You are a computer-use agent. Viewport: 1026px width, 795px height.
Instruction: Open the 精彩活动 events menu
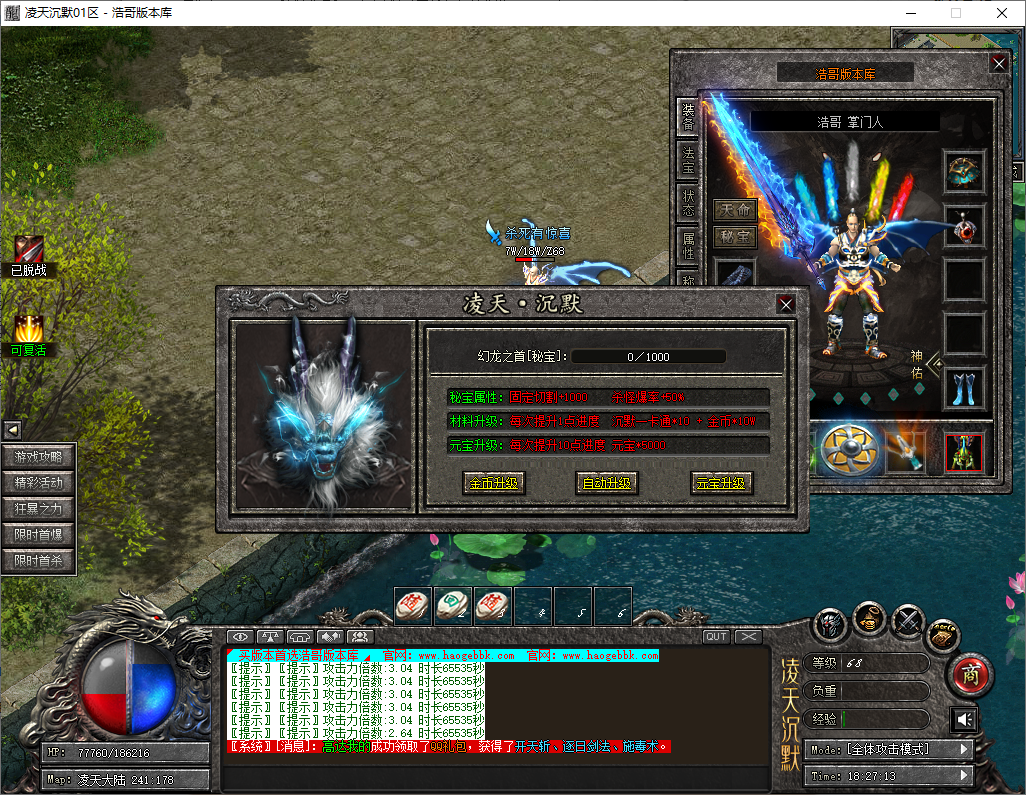coord(38,483)
